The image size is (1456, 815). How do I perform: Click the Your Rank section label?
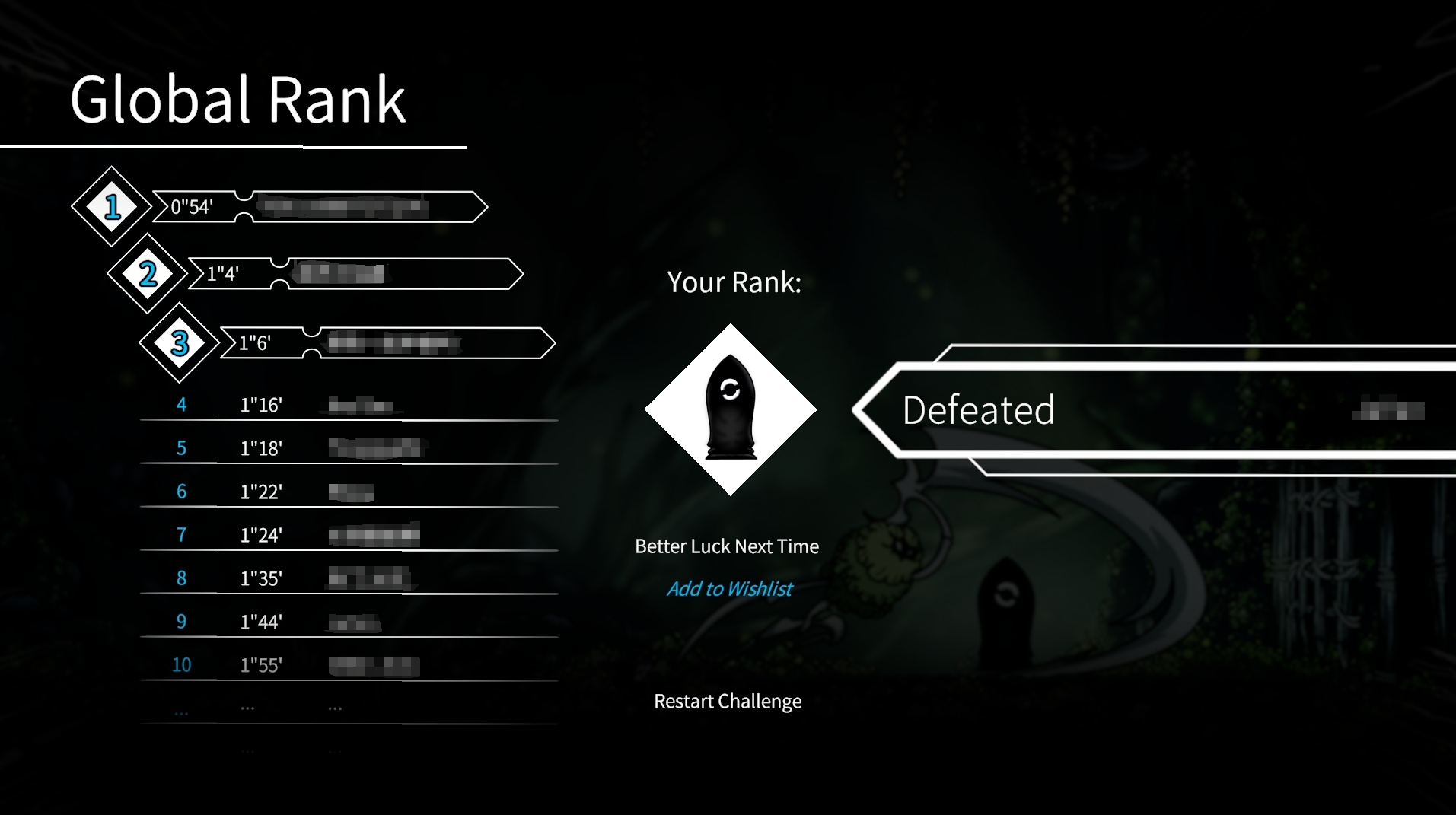coord(733,282)
